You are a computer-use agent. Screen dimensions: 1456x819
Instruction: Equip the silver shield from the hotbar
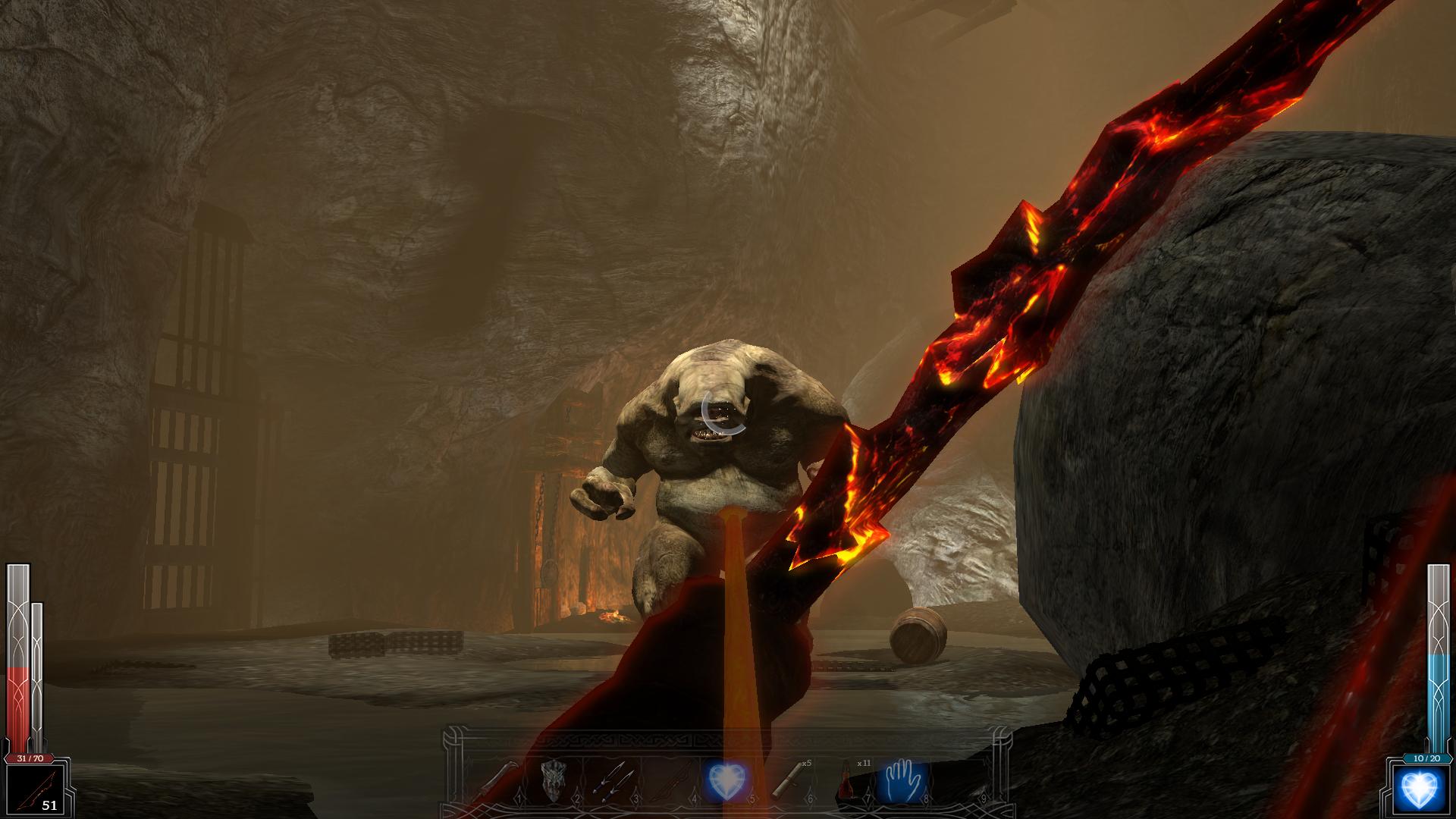[556, 779]
